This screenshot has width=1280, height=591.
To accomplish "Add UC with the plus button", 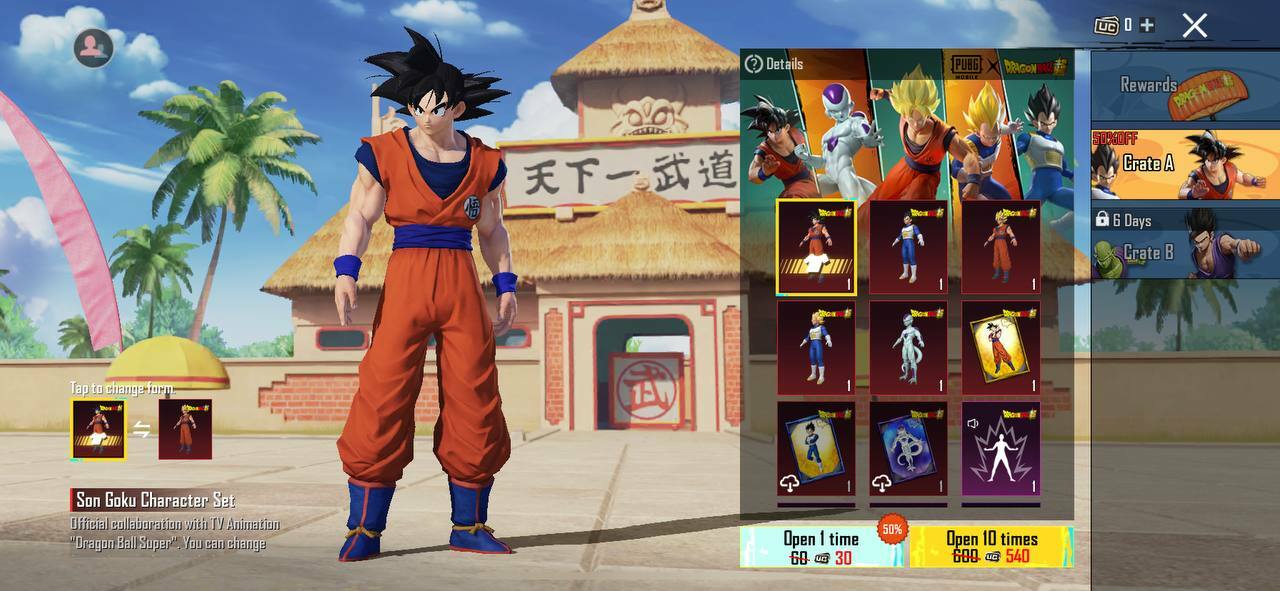I will [x=1146, y=25].
